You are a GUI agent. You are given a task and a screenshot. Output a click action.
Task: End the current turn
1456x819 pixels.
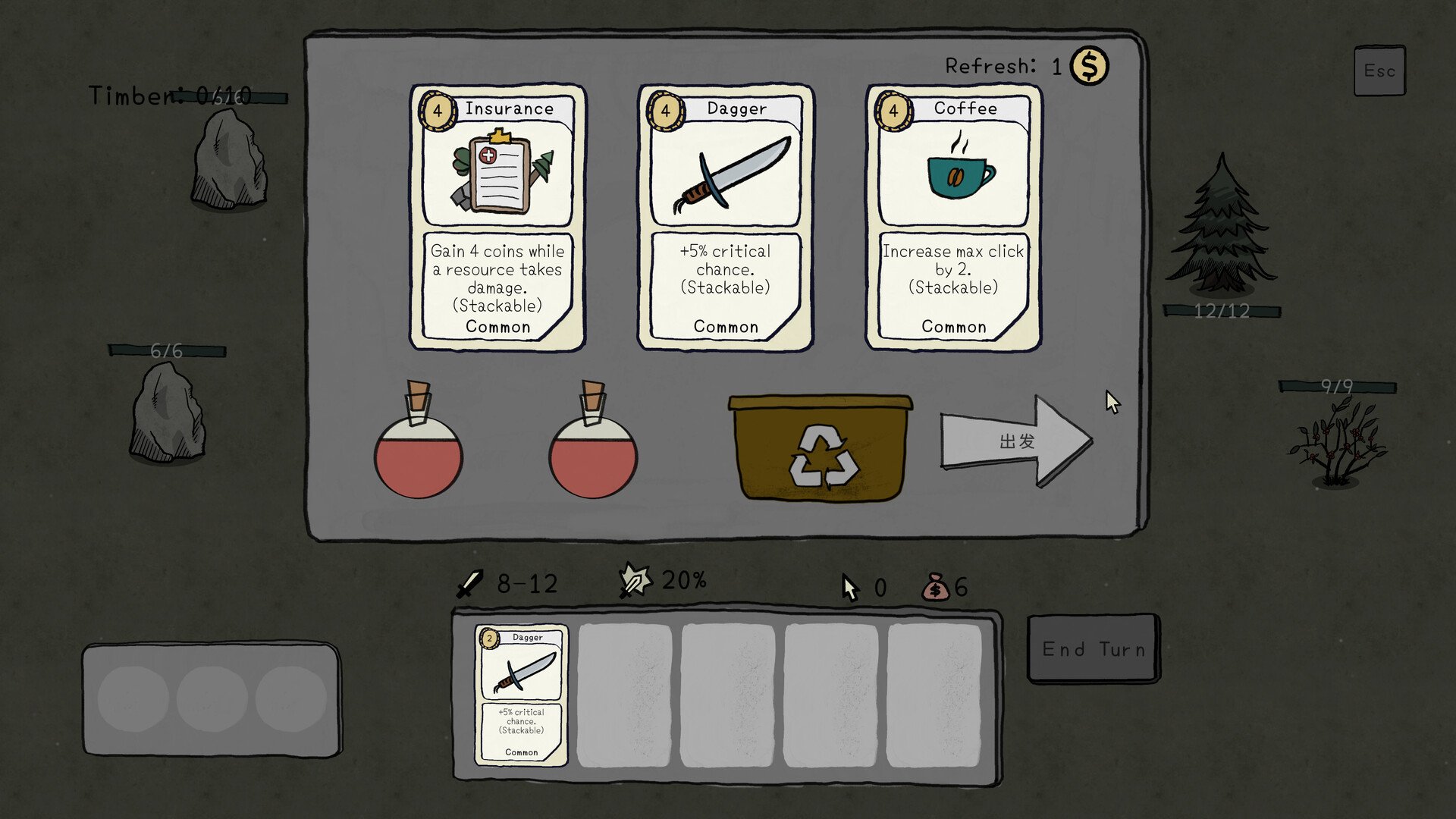pyautogui.click(x=1093, y=649)
